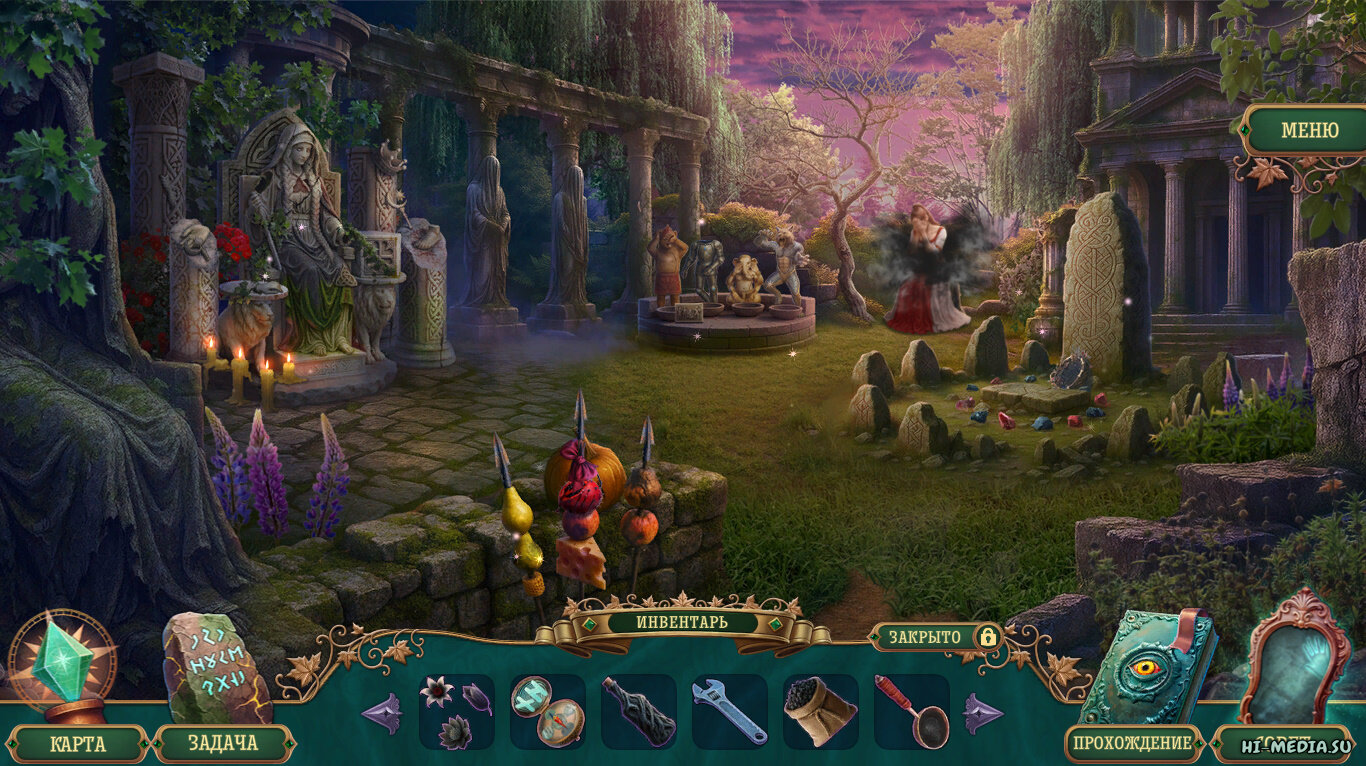Show previous inventory items with left arrow

coord(380,713)
